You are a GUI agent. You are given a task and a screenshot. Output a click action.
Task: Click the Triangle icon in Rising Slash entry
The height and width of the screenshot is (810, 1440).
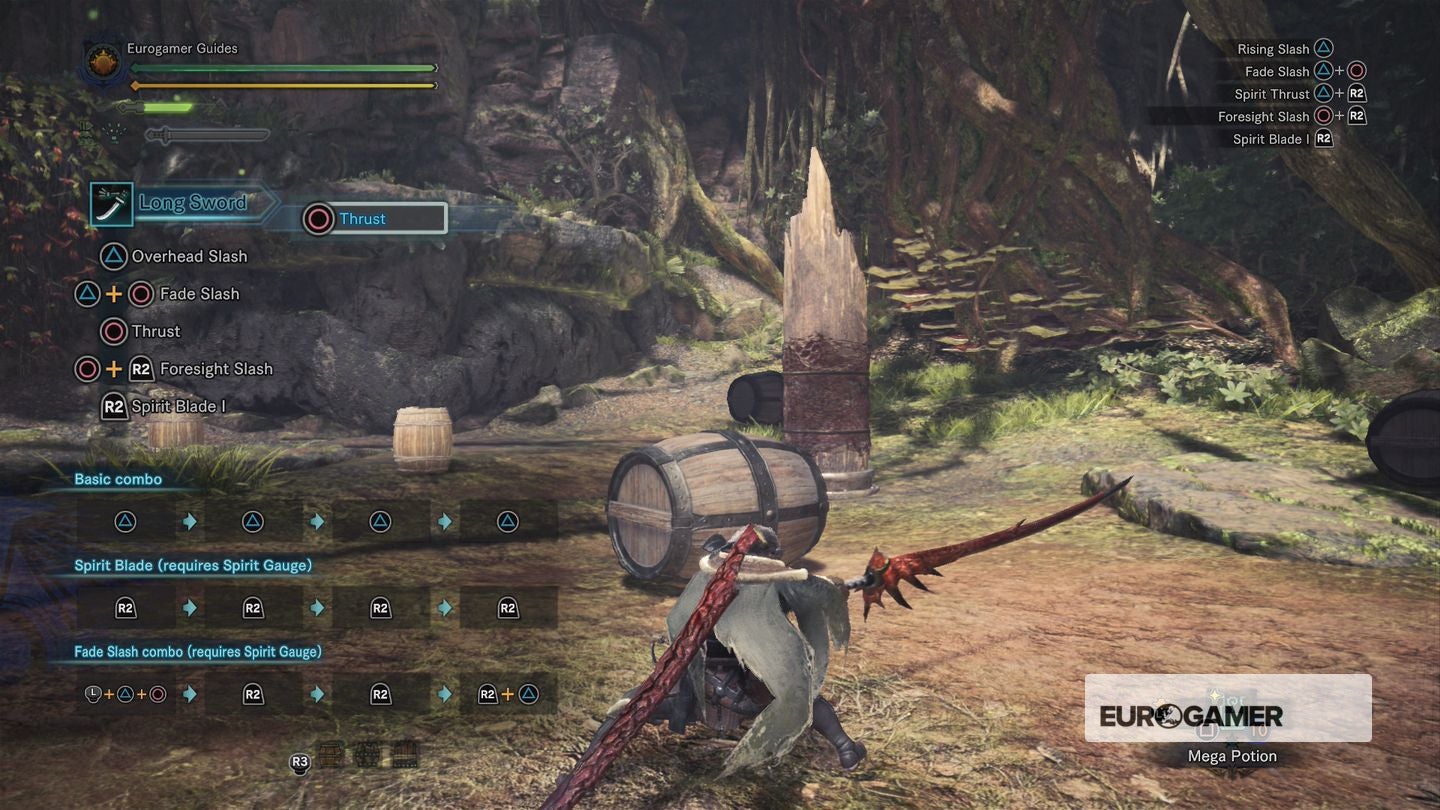[1324, 47]
